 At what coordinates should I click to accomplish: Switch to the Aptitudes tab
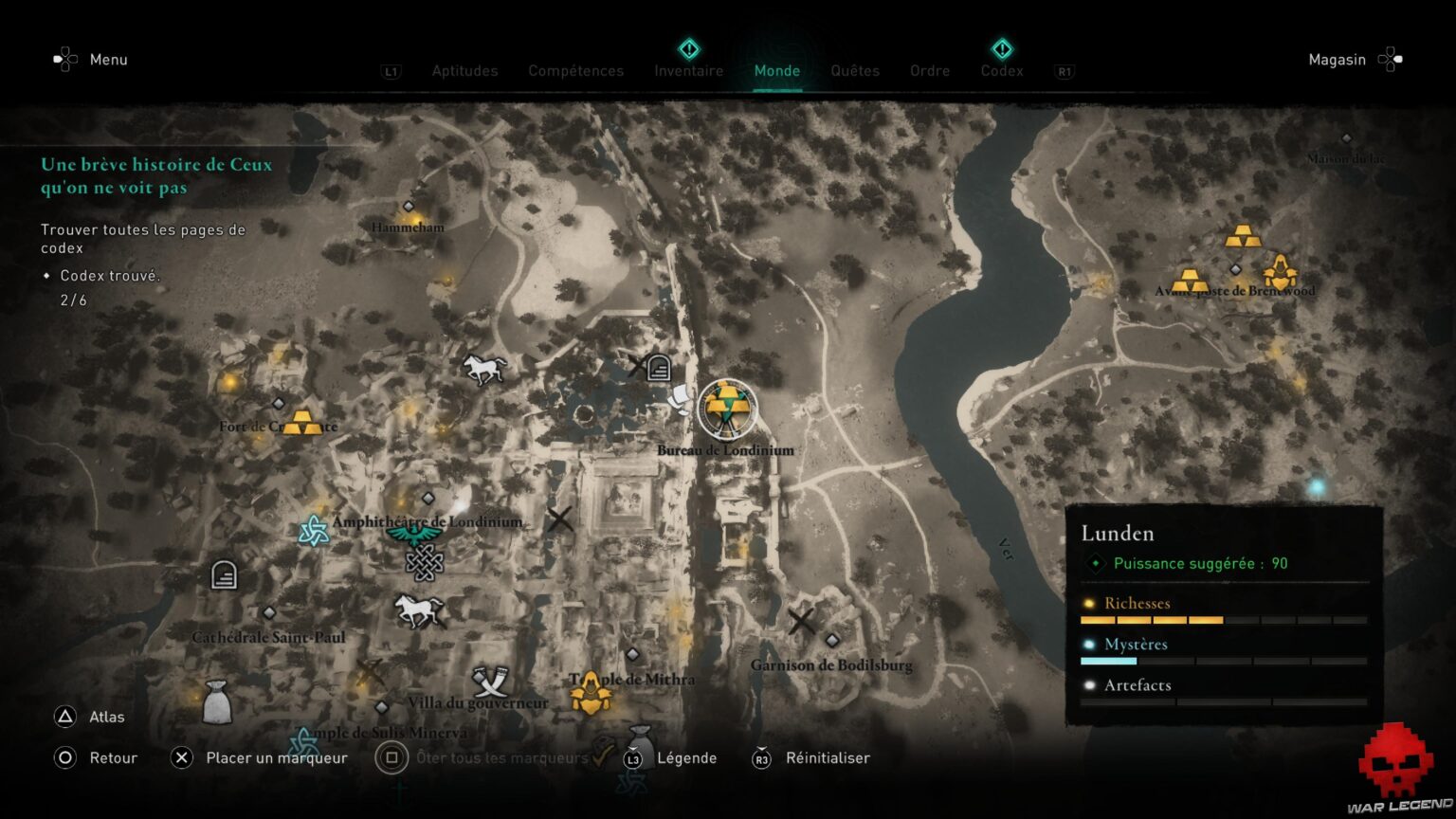[464, 71]
